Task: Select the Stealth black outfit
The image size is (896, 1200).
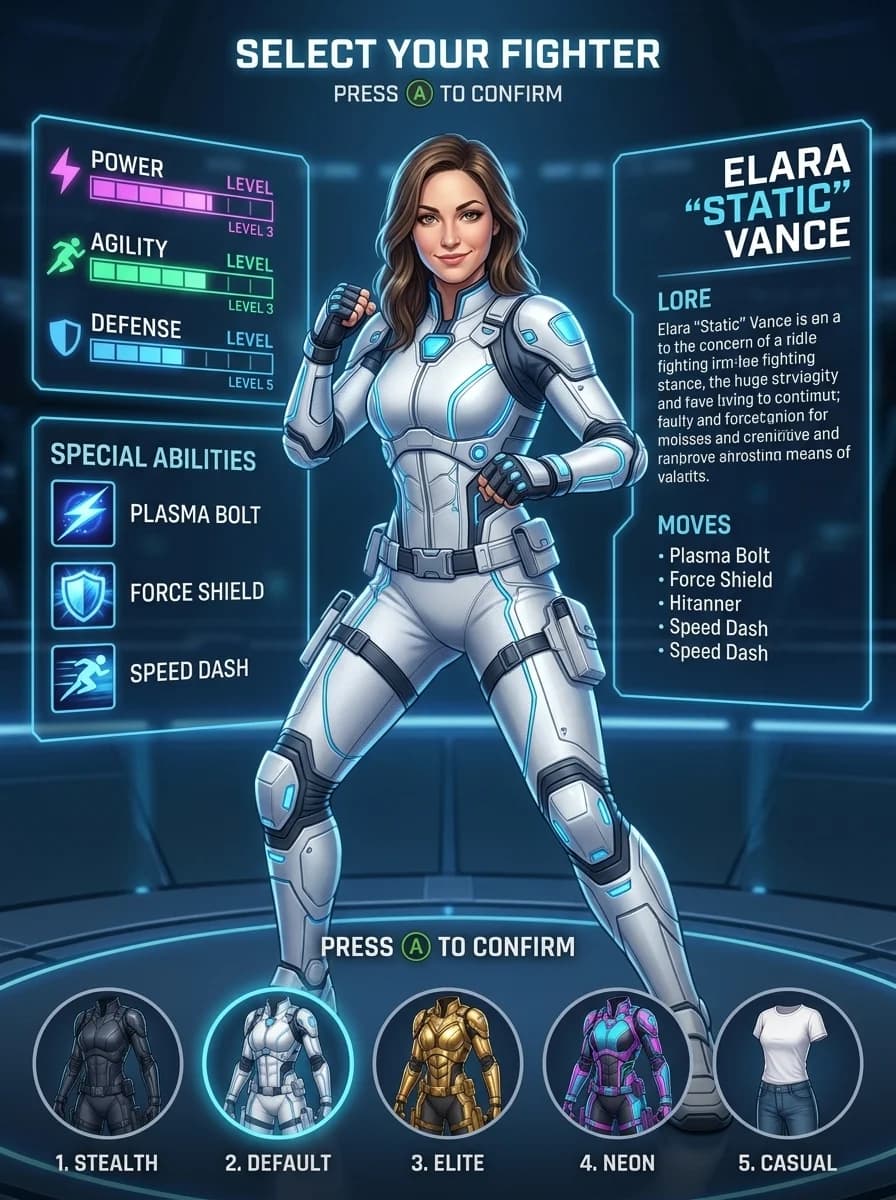Action: tap(108, 1061)
